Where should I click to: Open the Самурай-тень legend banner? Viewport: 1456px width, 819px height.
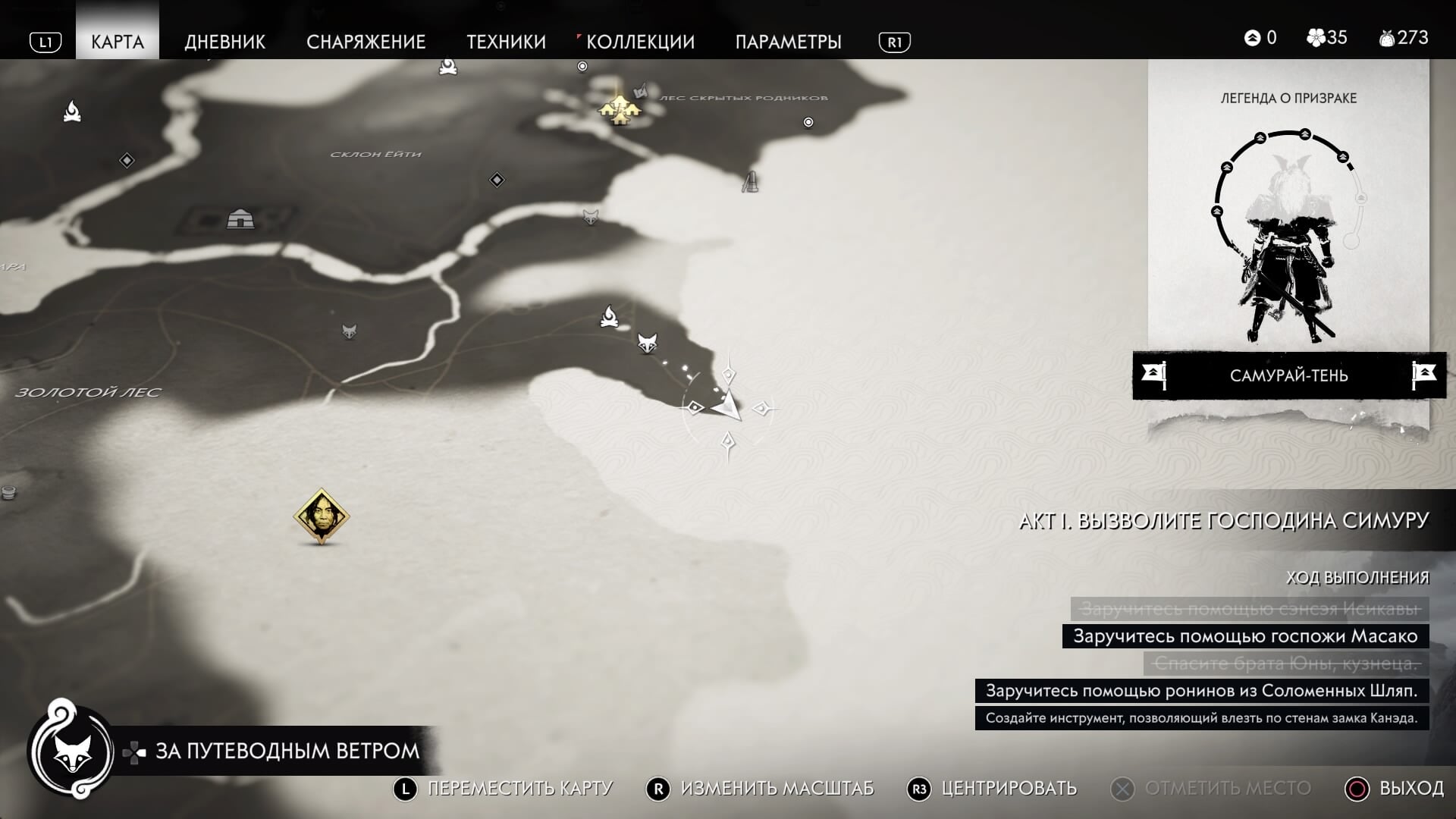click(1288, 375)
